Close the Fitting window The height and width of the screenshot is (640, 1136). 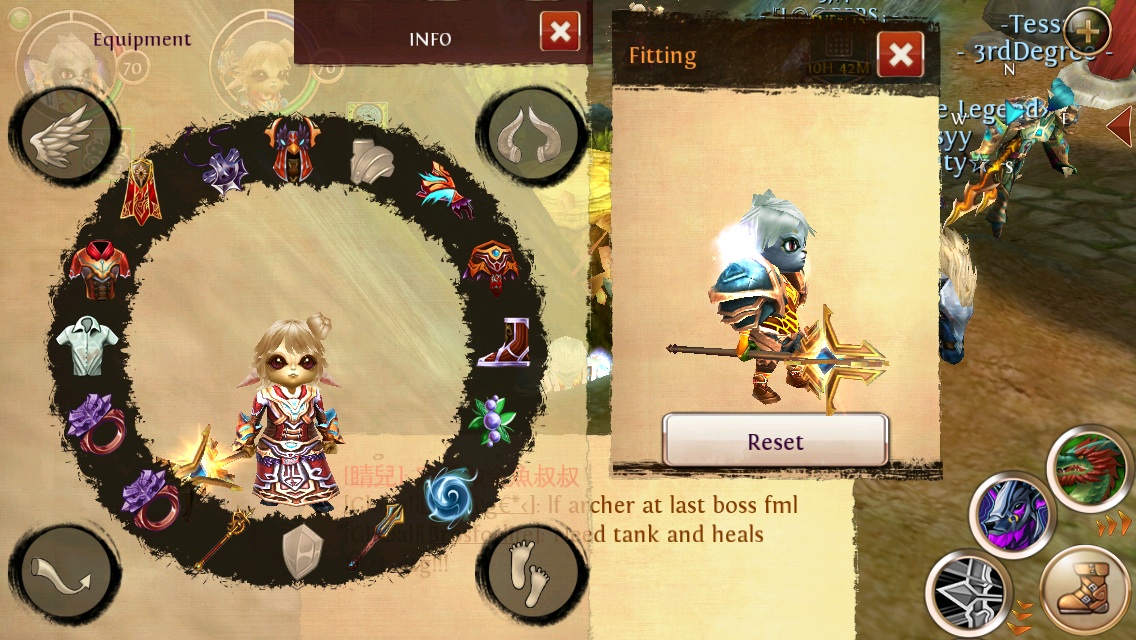(x=900, y=54)
